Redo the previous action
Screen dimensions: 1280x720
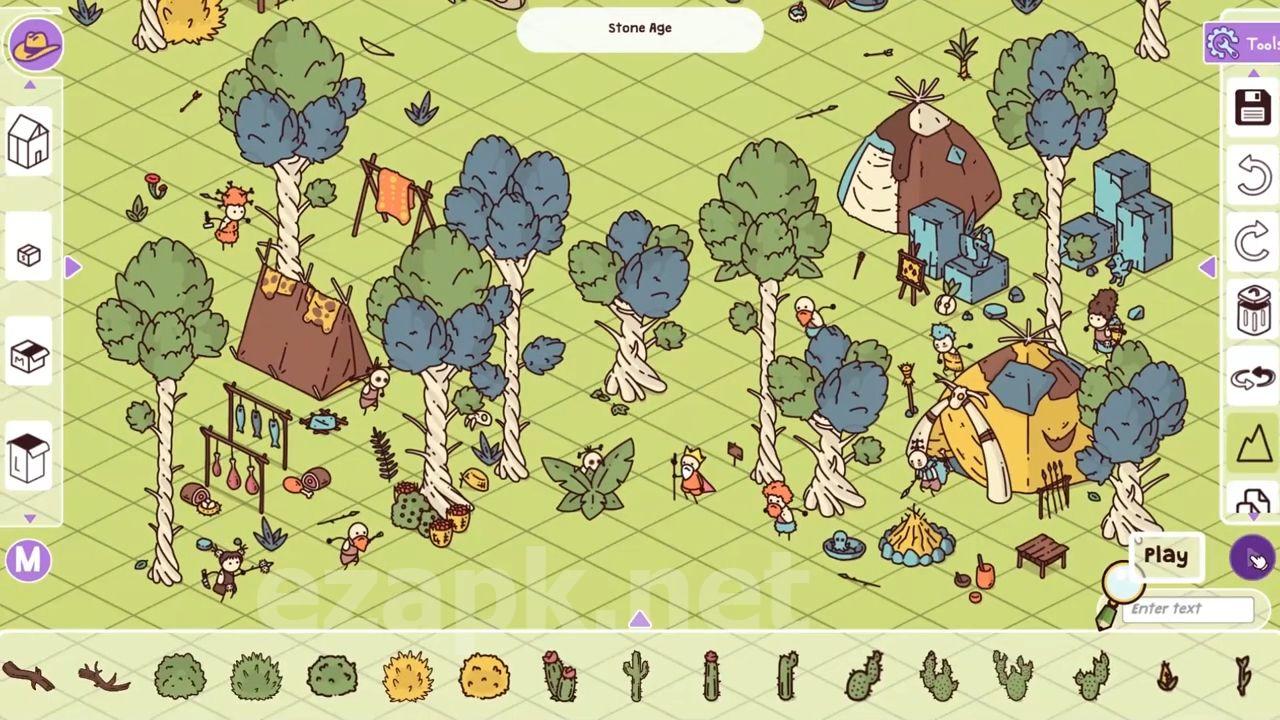click(x=1253, y=243)
